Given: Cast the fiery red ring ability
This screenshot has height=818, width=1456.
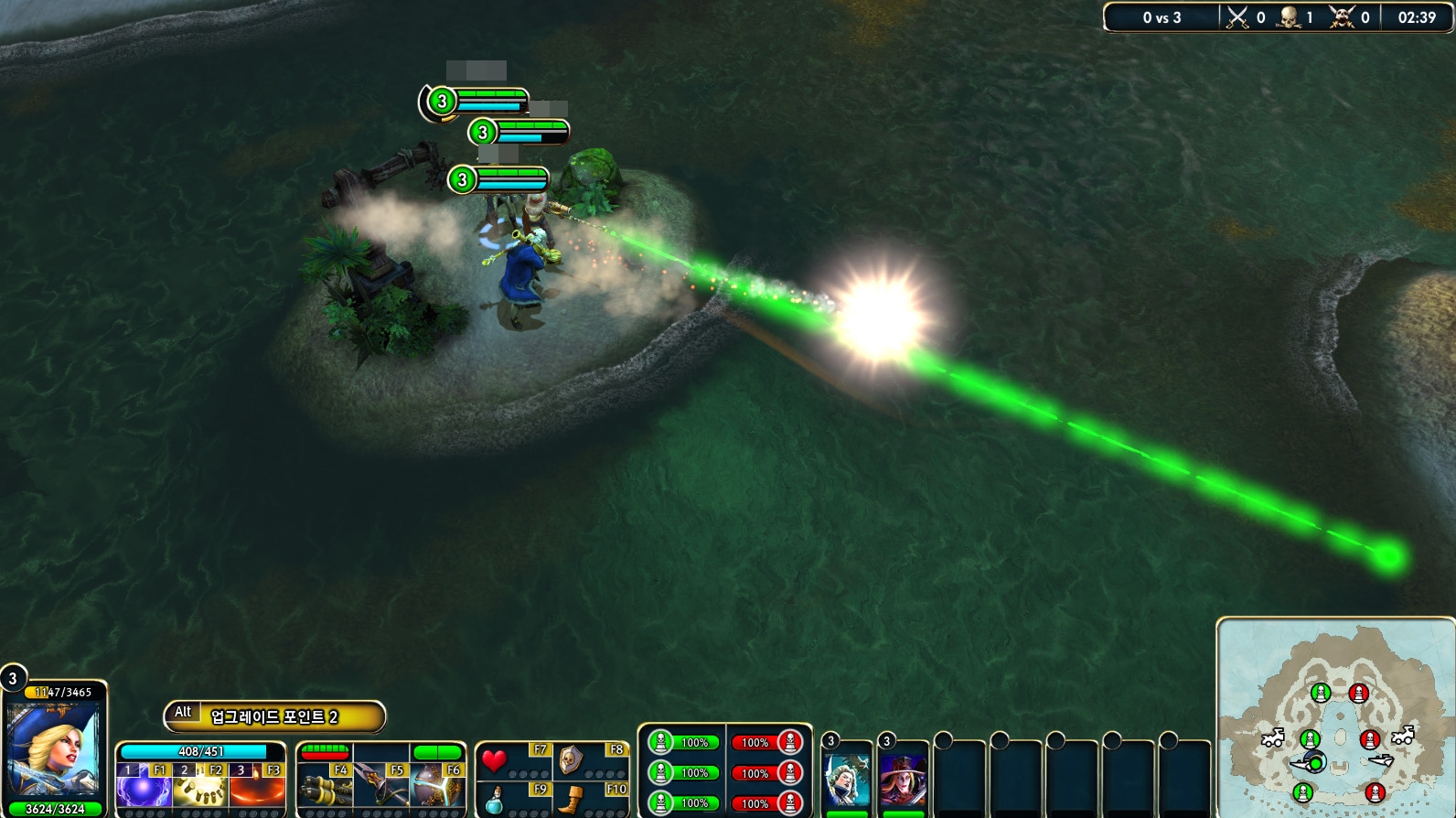Looking at the screenshot, I should (257, 788).
